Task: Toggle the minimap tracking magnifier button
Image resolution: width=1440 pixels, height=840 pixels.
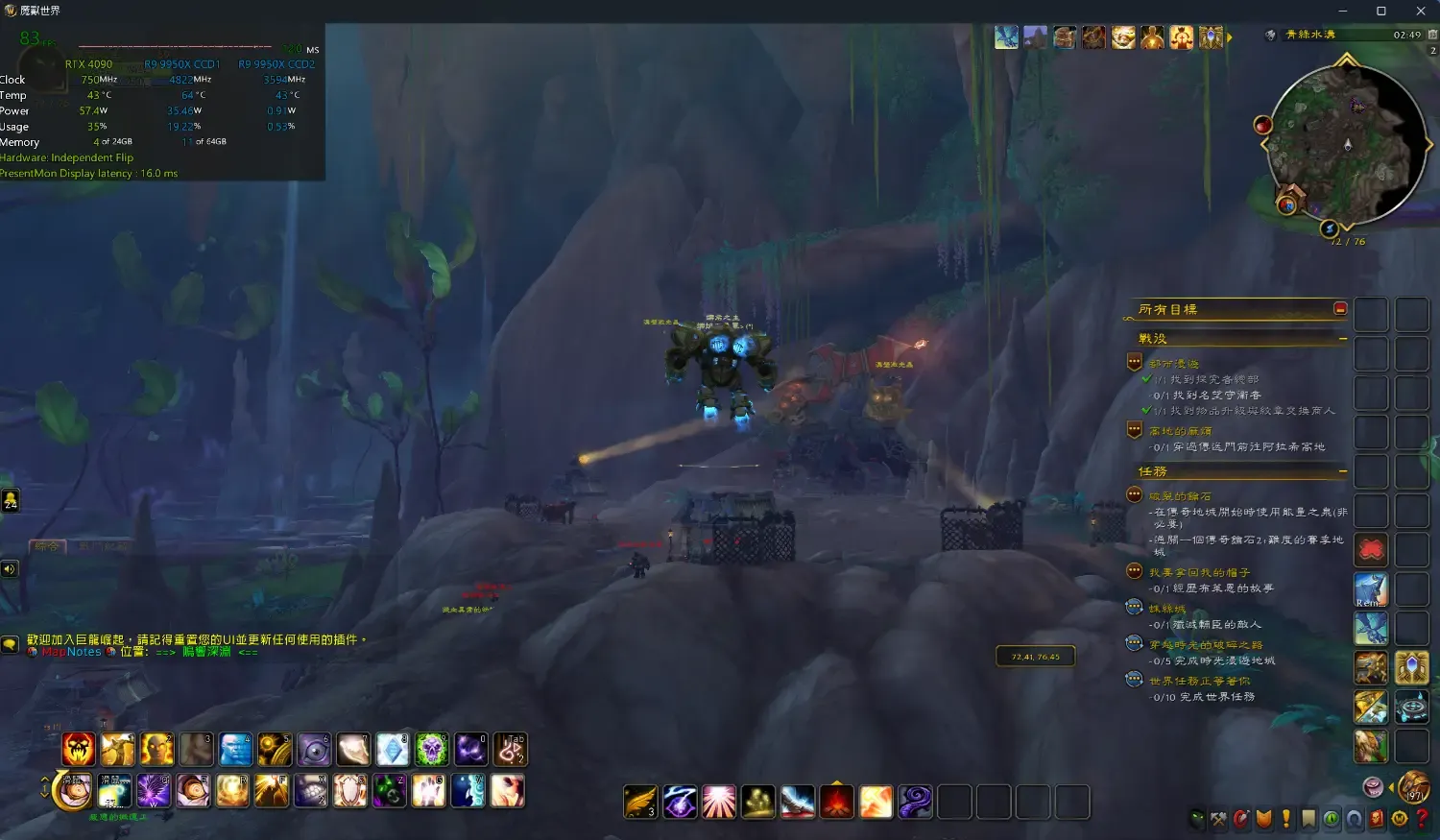Action: click(1270, 35)
